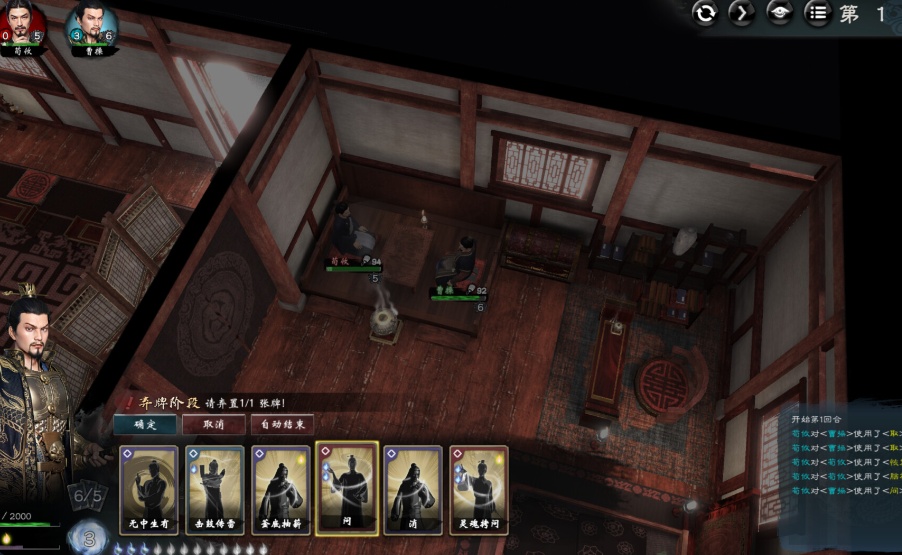Select the 灵魂拷问 card

pyautogui.click(x=479, y=489)
